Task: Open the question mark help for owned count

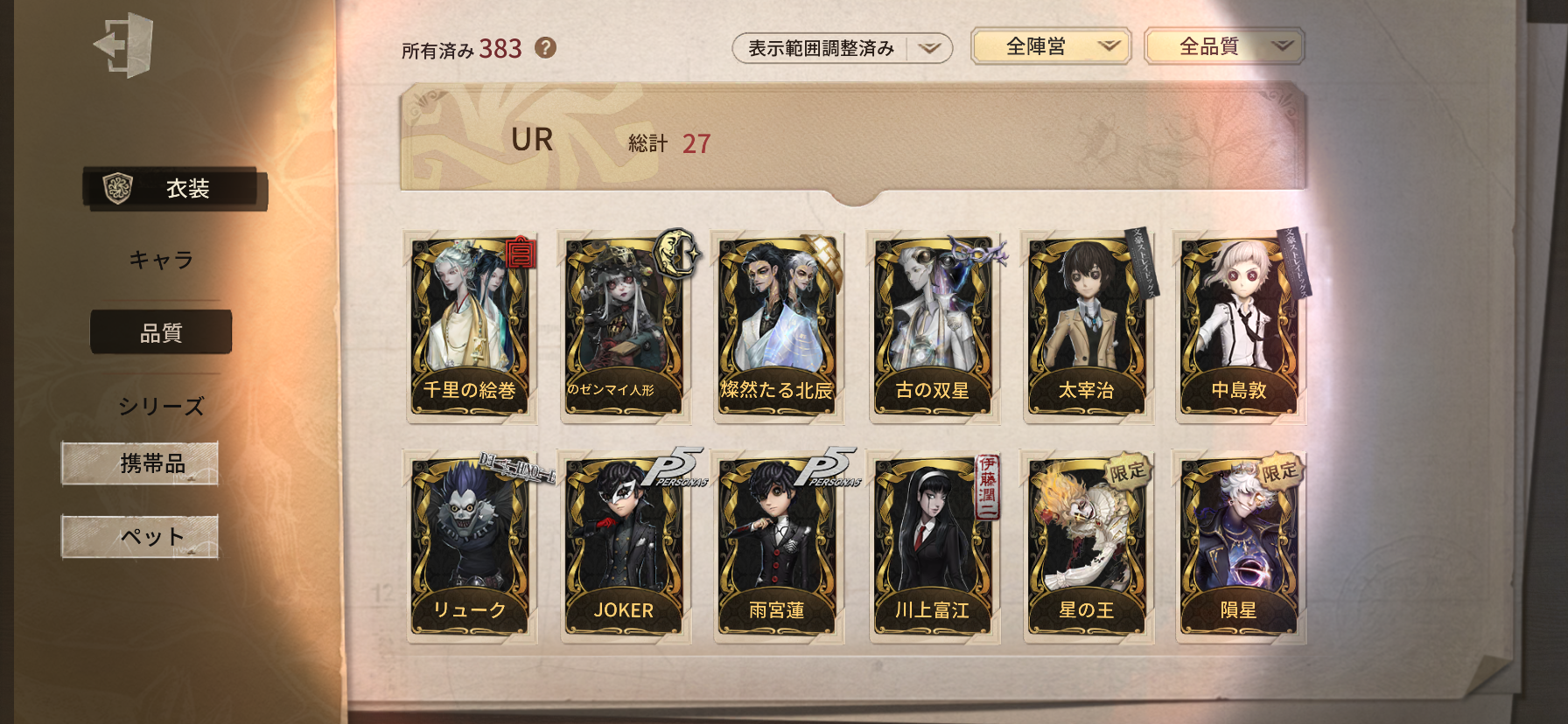Action: coord(545,48)
